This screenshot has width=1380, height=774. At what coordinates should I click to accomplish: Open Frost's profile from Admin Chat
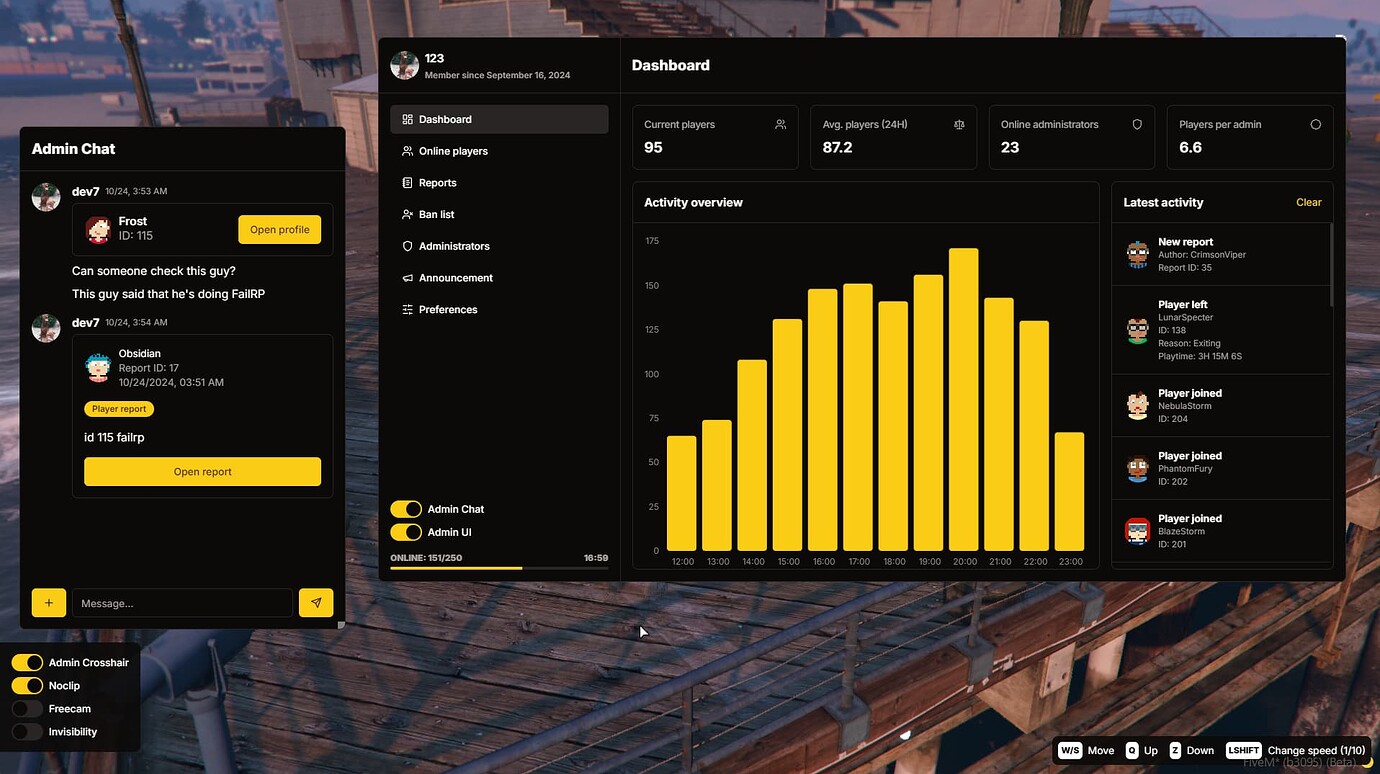click(279, 229)
